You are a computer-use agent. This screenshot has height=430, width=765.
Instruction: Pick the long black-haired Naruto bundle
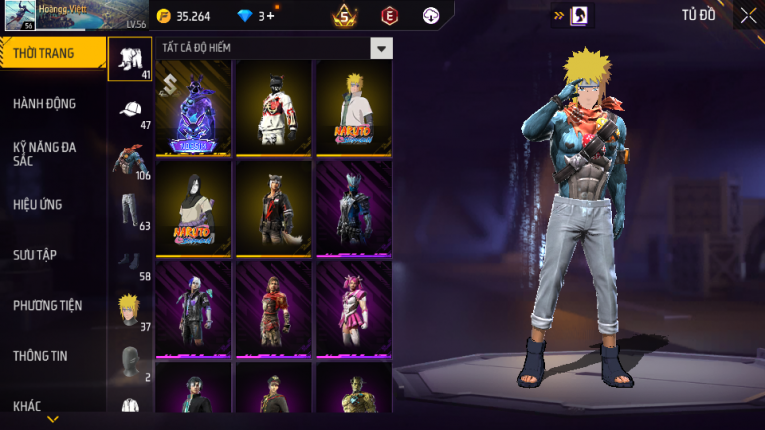coord(194,208)
